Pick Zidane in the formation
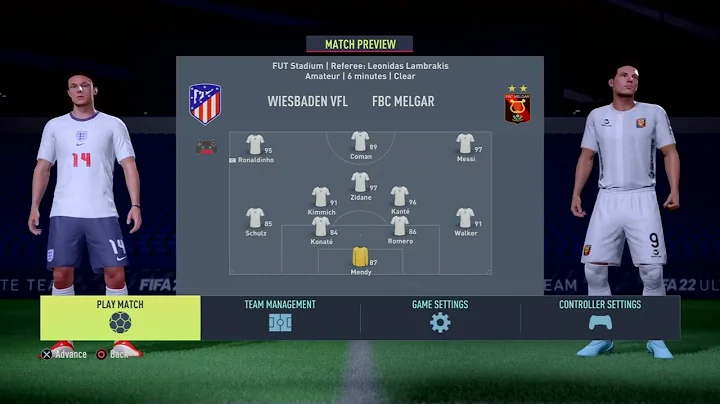Viewport: 720px width, 404px height. pyautogui.click(x=360, y=181)
